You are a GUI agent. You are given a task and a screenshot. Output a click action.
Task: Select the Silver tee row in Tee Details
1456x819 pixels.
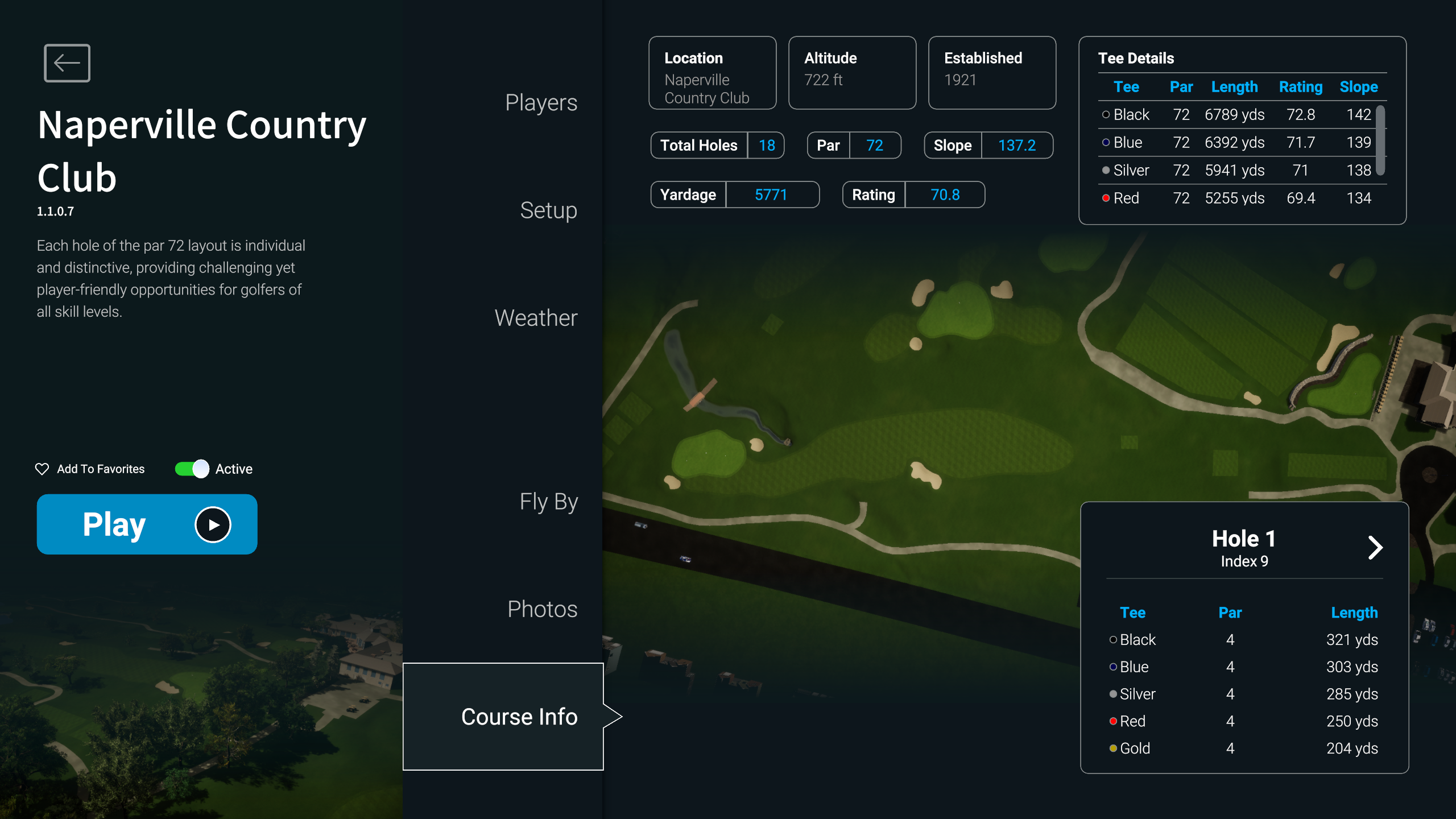[1236, 171]
